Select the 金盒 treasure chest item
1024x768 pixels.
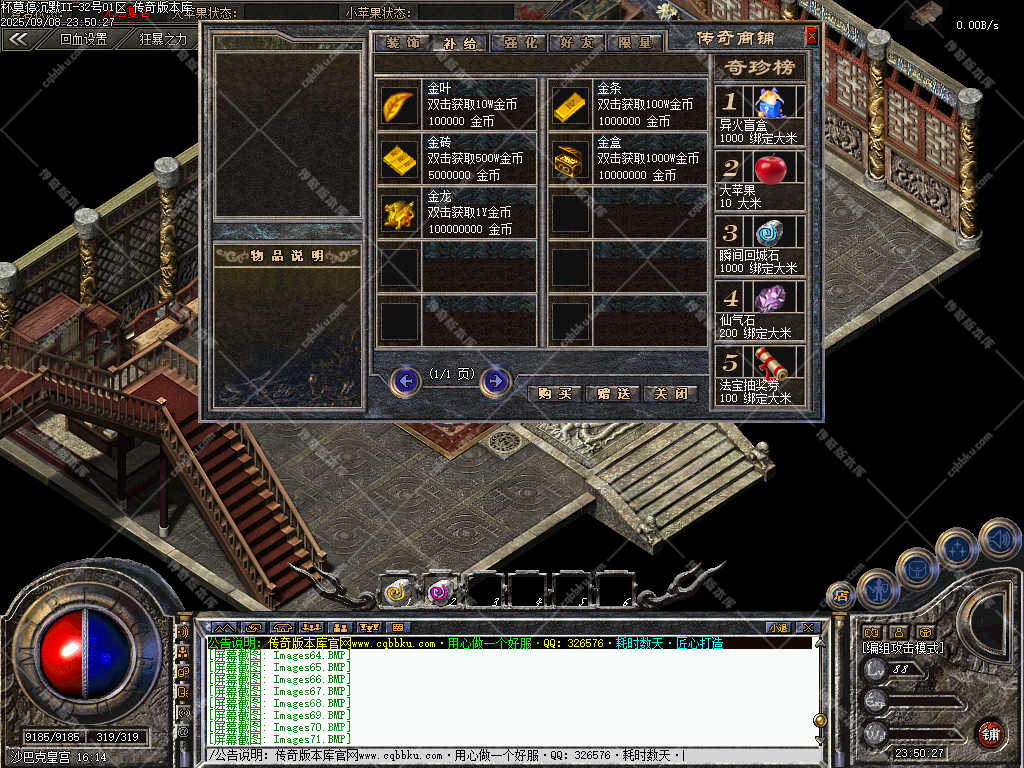570,159
